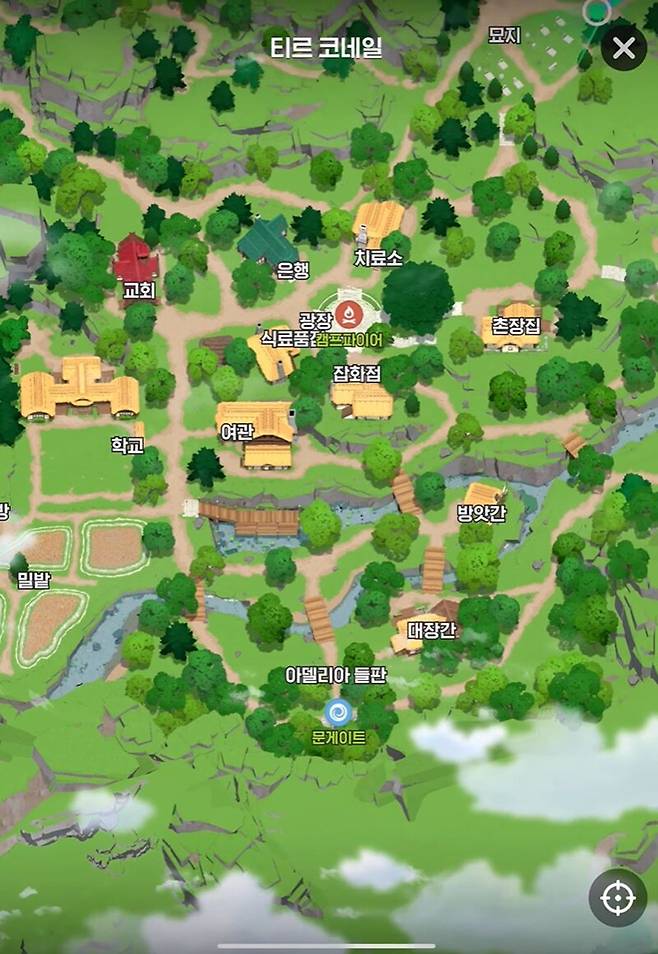Select the blue Moongate swirl marker

336,712
